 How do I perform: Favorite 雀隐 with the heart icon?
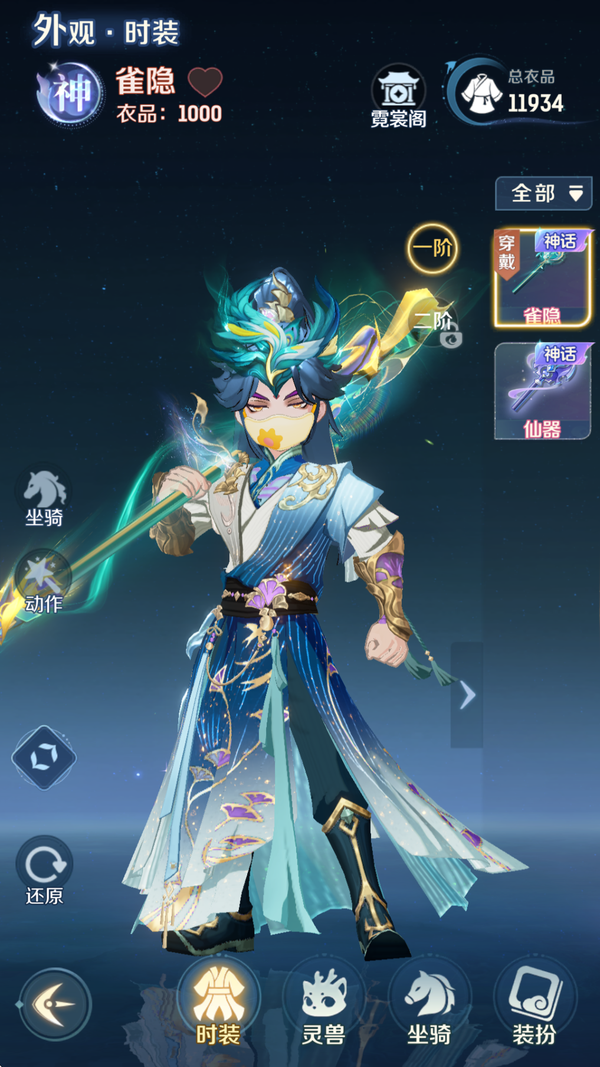click(x=205, y=81)
